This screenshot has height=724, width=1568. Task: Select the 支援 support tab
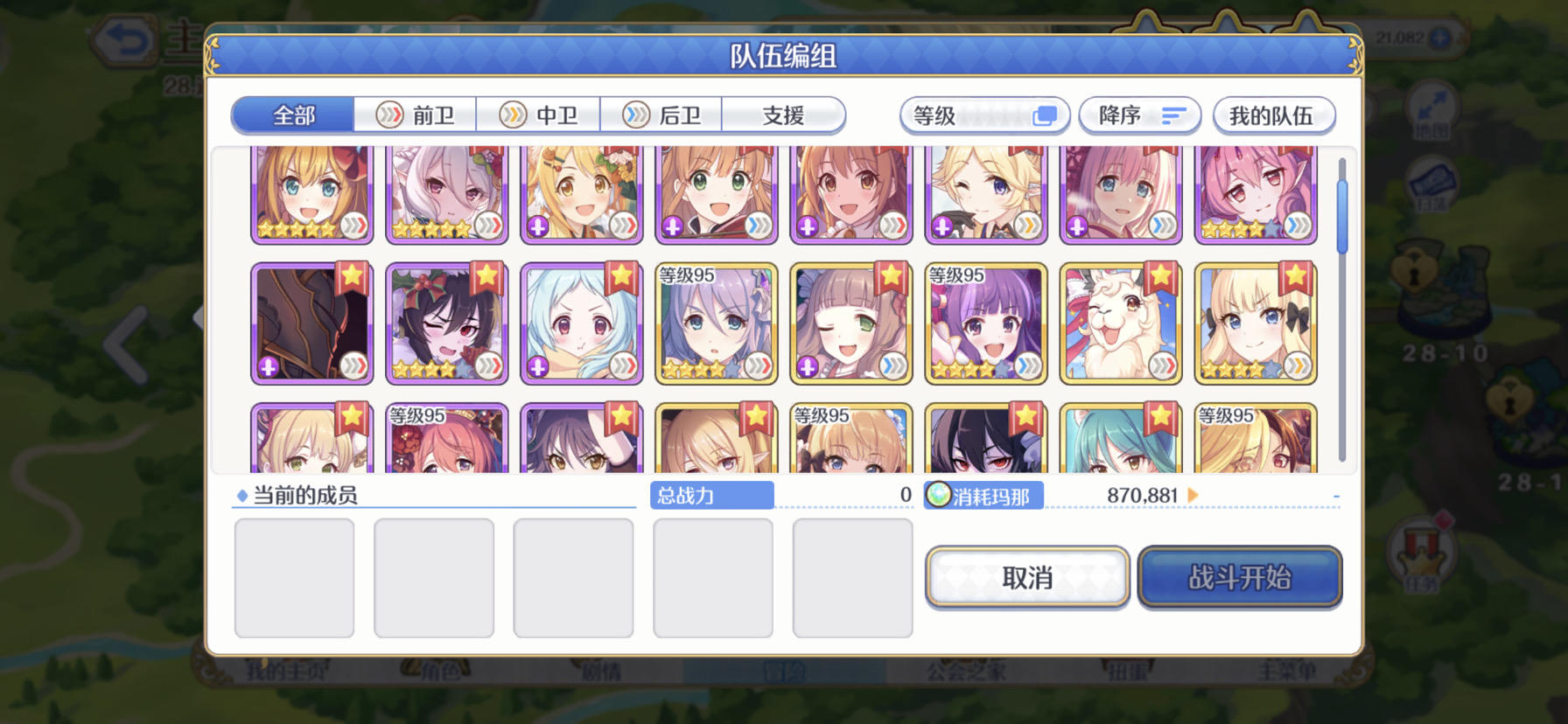[783, 115]
